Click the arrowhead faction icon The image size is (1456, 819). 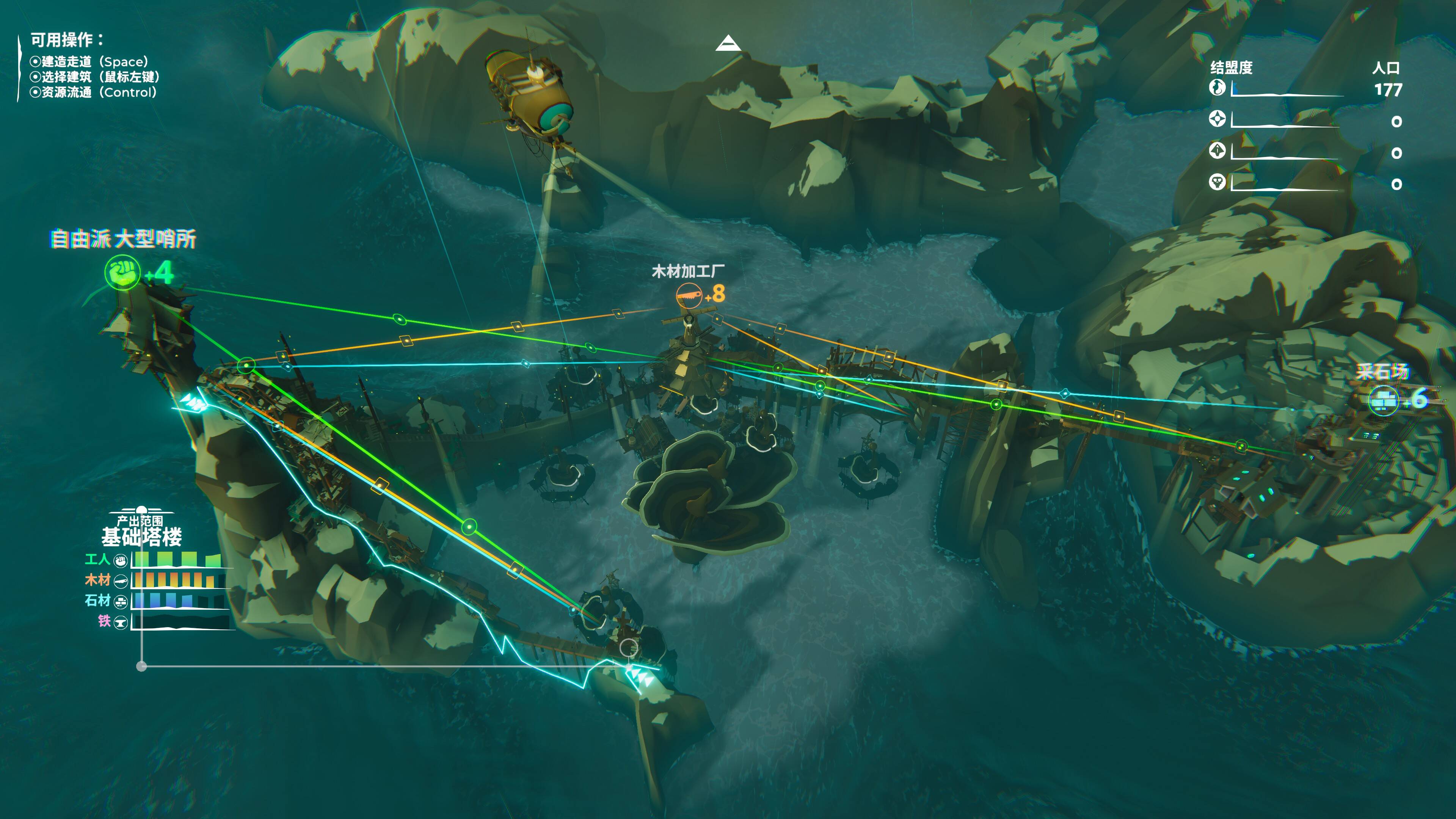pyautogui.click(x=1217, y=151)
